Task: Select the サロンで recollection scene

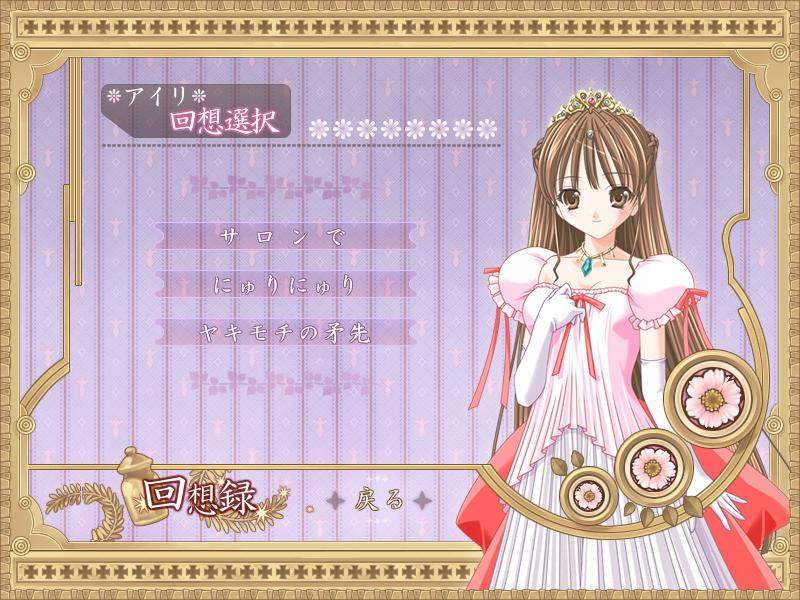Action: tap(286, 238)
